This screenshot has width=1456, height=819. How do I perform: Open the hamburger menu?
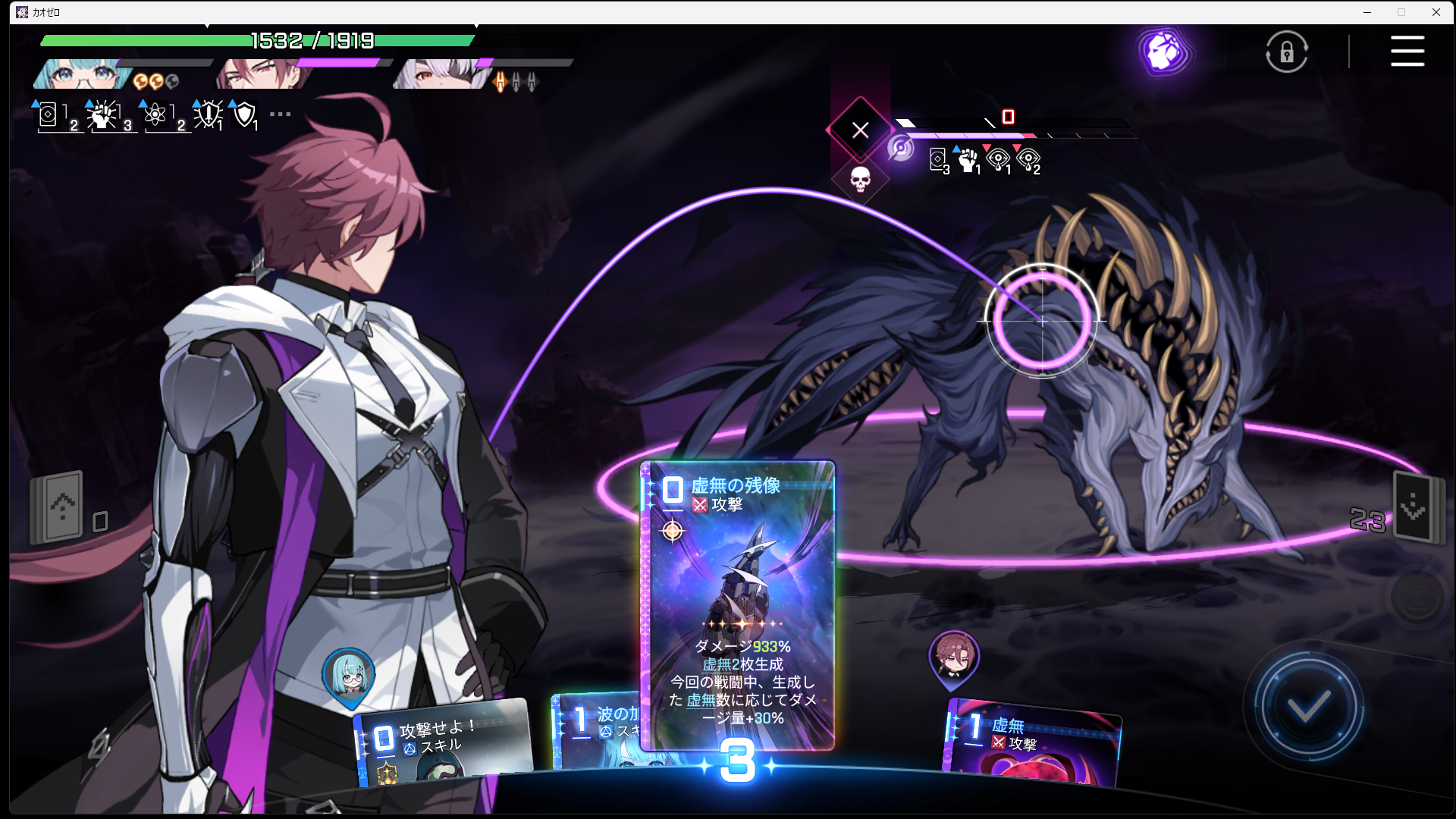[1407, 52]
